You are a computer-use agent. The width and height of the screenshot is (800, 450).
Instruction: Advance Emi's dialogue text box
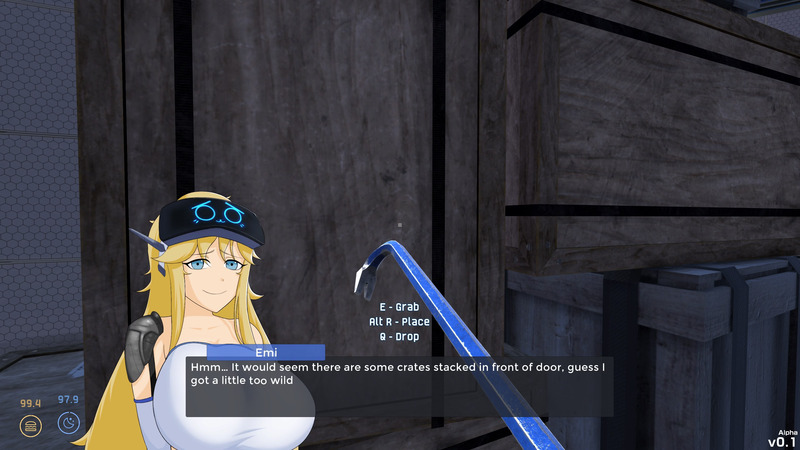400,387
